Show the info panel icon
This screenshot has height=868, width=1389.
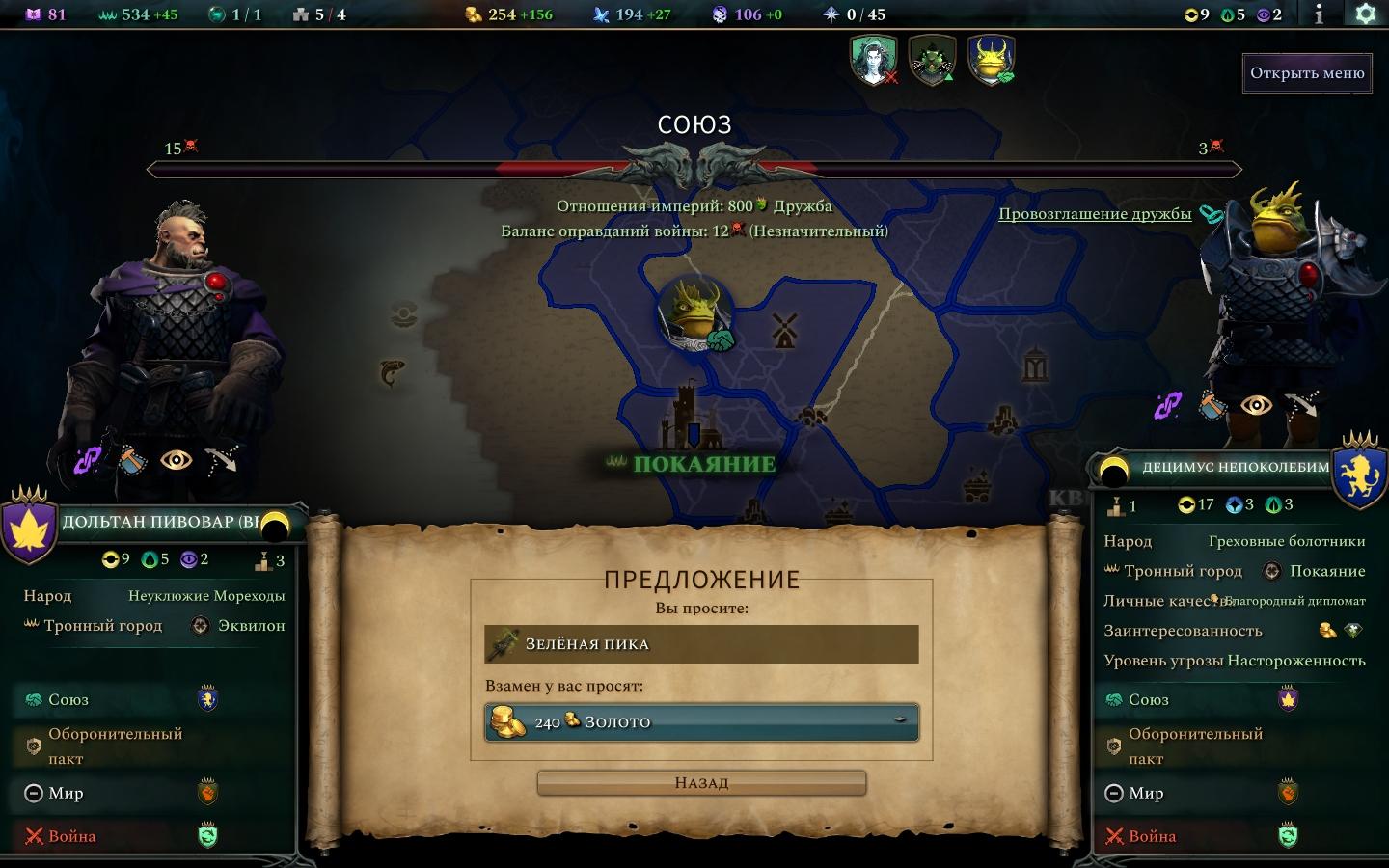(x=1320, y=14)
